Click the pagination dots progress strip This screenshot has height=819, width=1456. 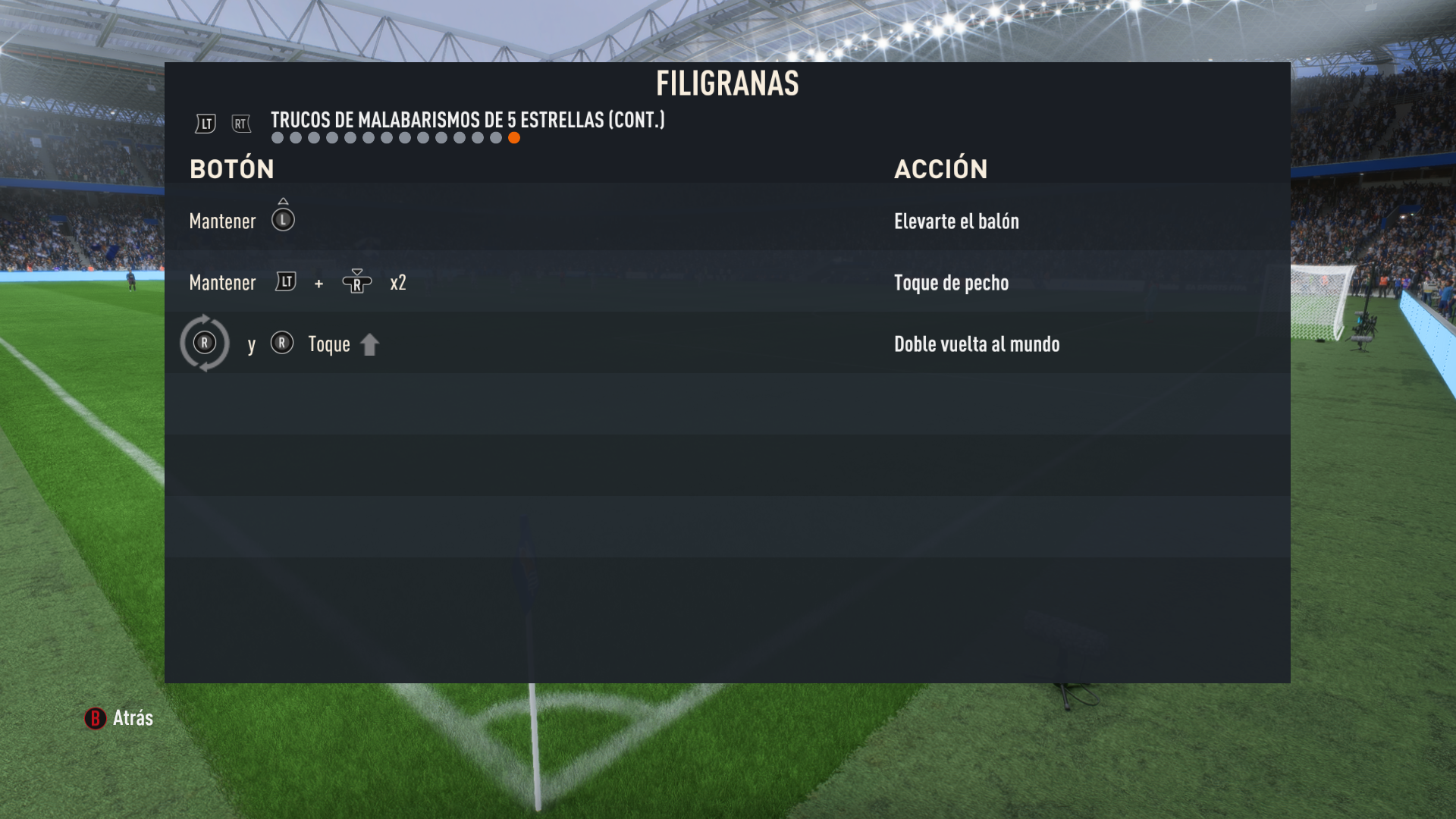[396, 137]
